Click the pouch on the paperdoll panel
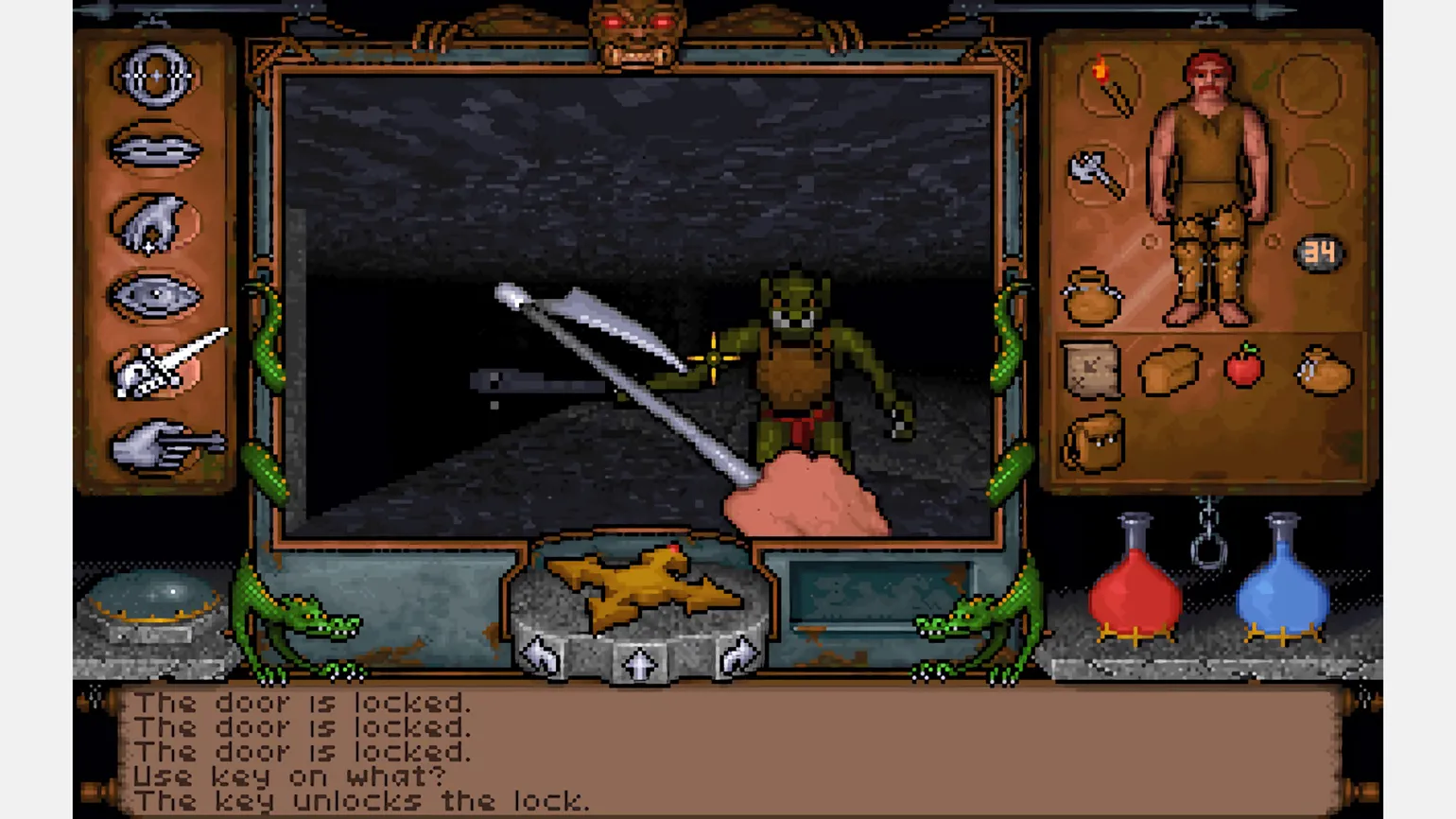Viewport: 1456px width, 819px height. [1092, 298]
